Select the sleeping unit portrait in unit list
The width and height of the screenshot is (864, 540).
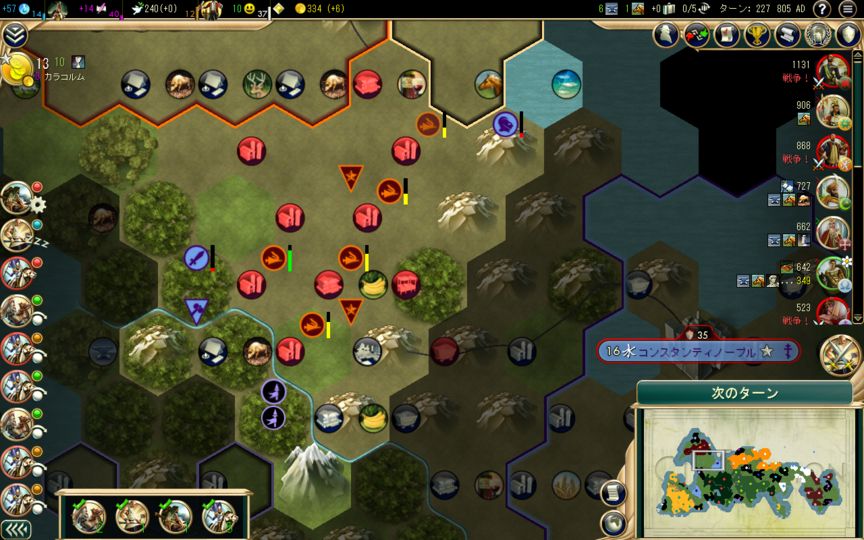[x=16, y=234]
